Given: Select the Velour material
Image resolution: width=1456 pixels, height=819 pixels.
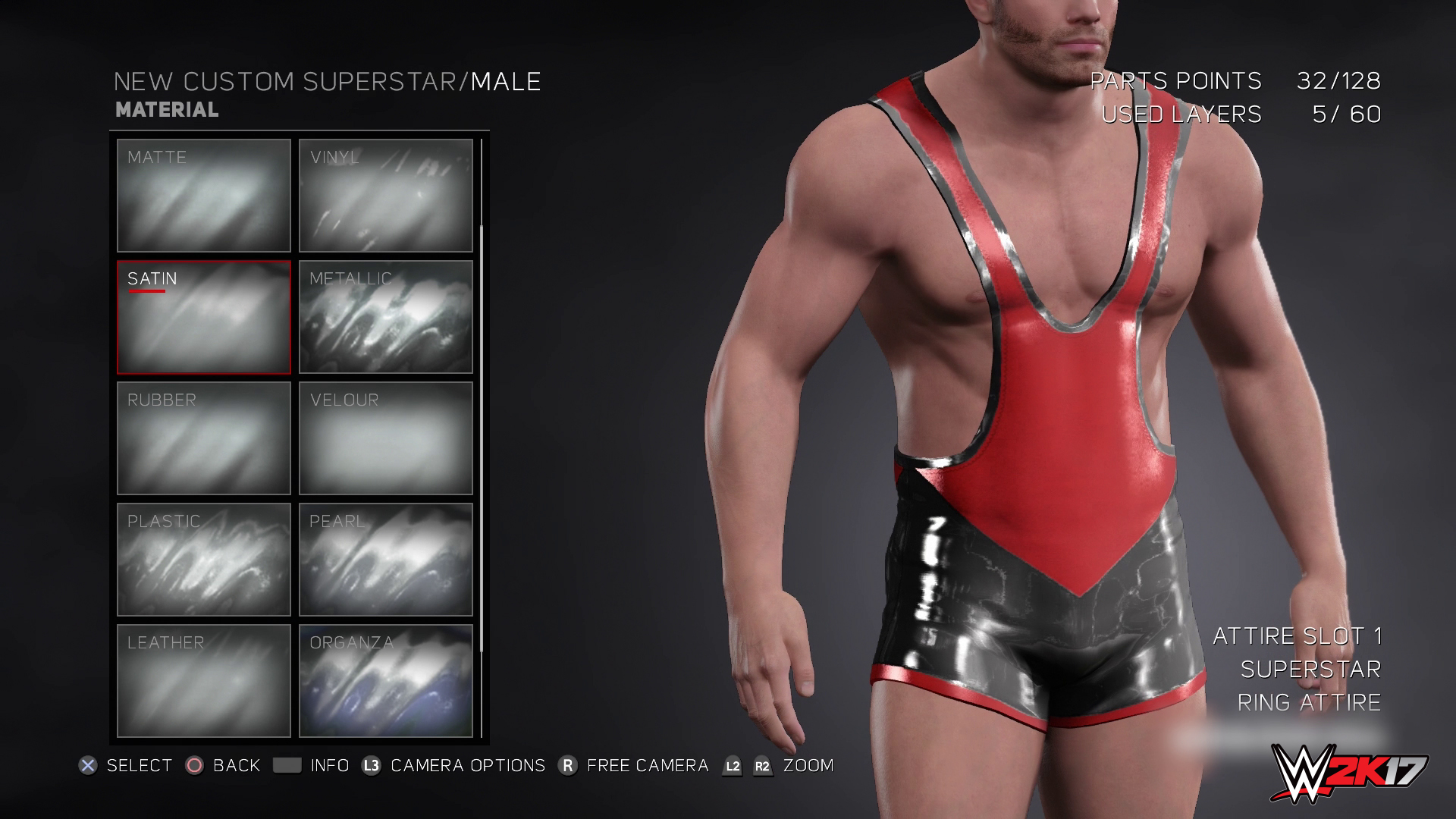Looking at the screenshot, I should [x=385, y=438].
